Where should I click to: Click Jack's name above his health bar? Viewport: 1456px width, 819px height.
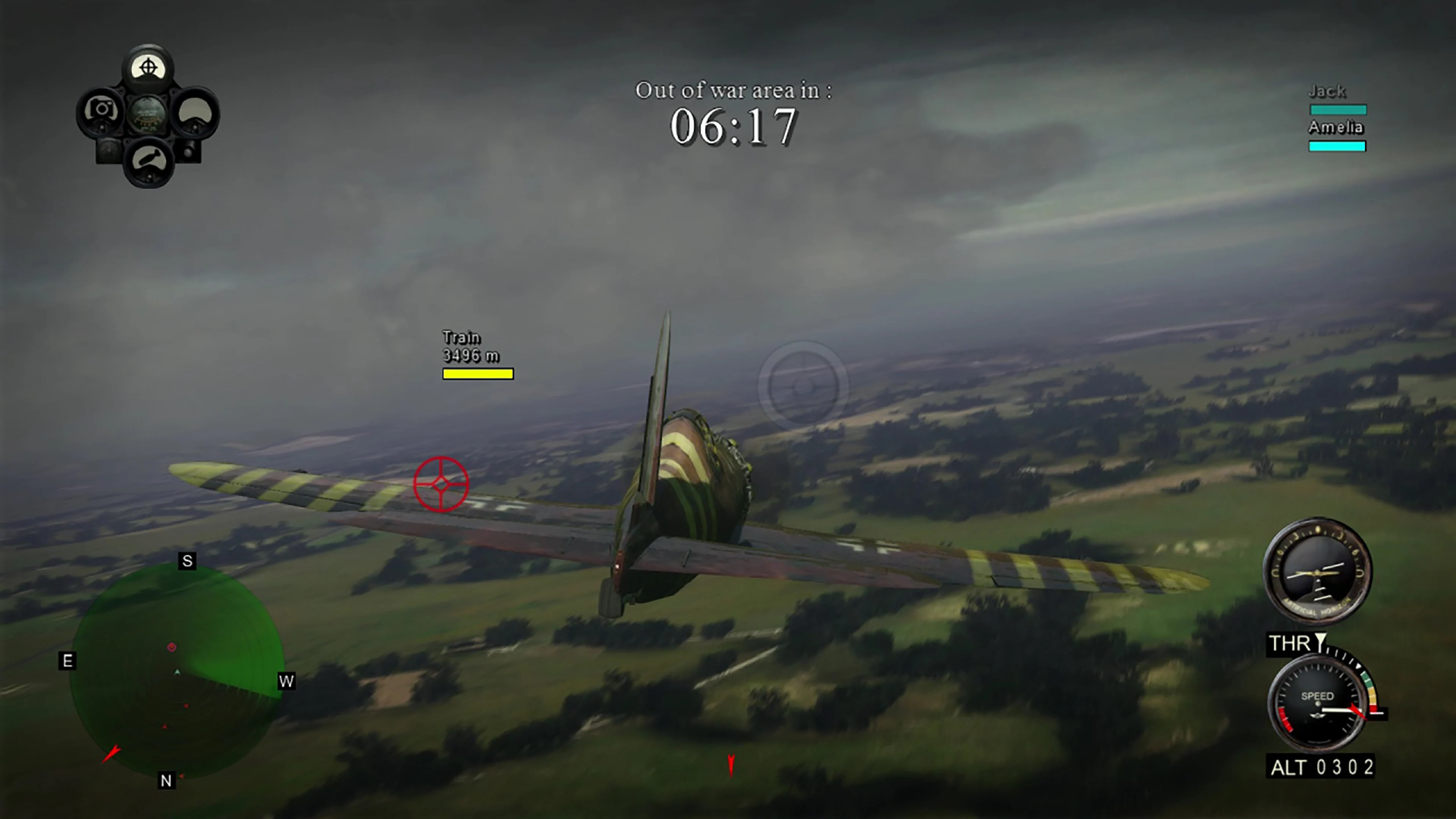pos(1327,91)
